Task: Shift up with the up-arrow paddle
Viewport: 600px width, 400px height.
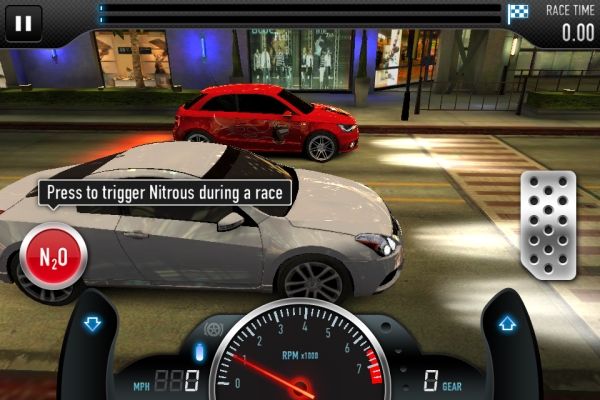Action: pos(506,324)
